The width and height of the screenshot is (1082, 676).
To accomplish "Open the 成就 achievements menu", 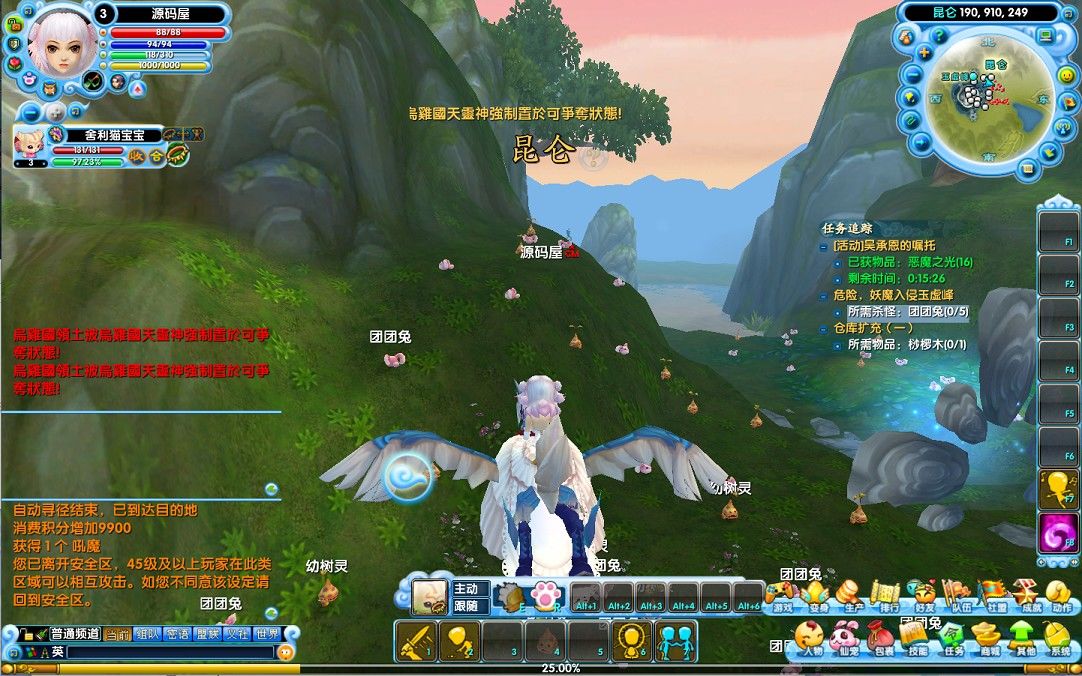I will [1026, 594].
